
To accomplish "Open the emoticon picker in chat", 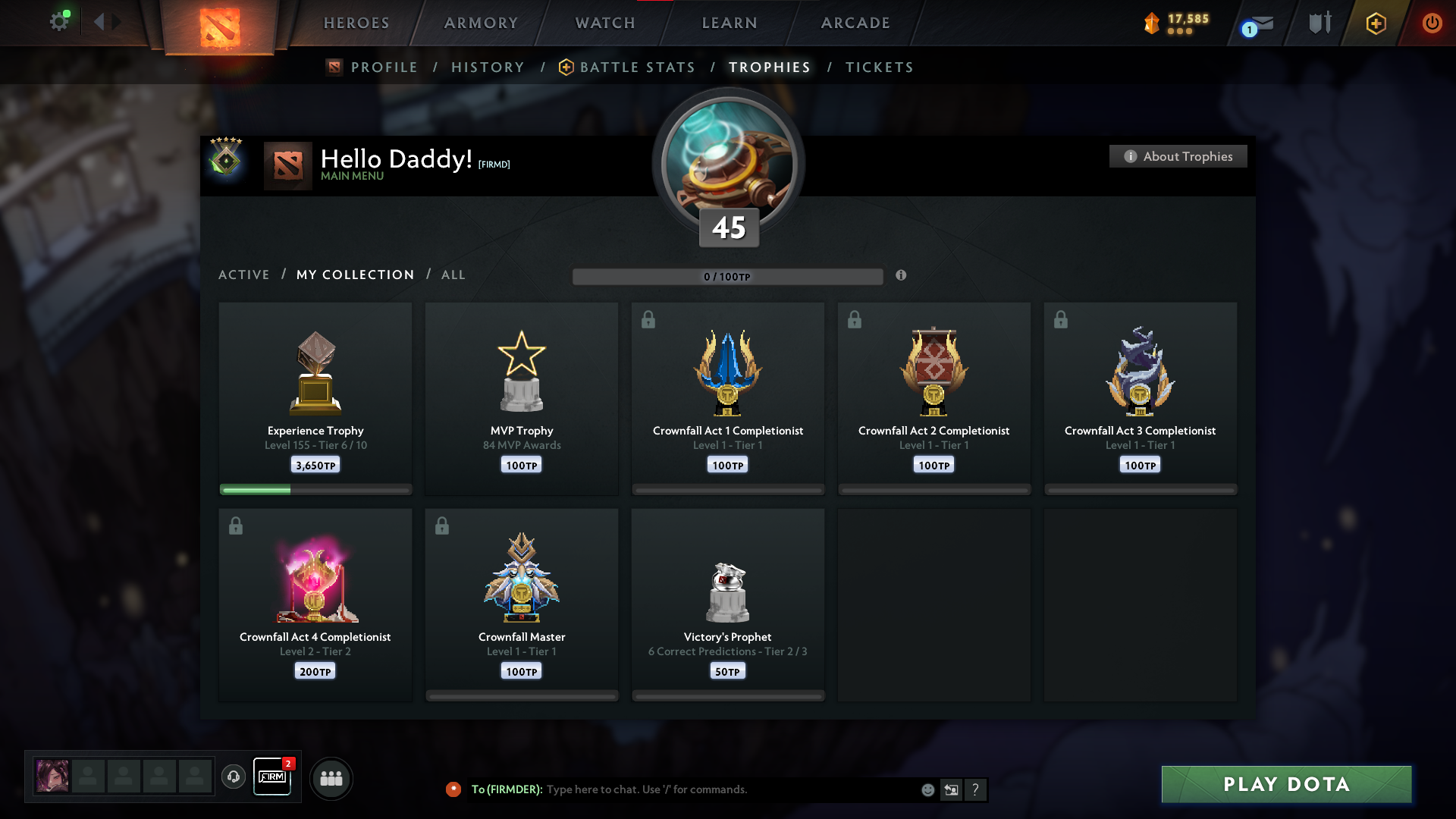I will click(x=927, y=789).
